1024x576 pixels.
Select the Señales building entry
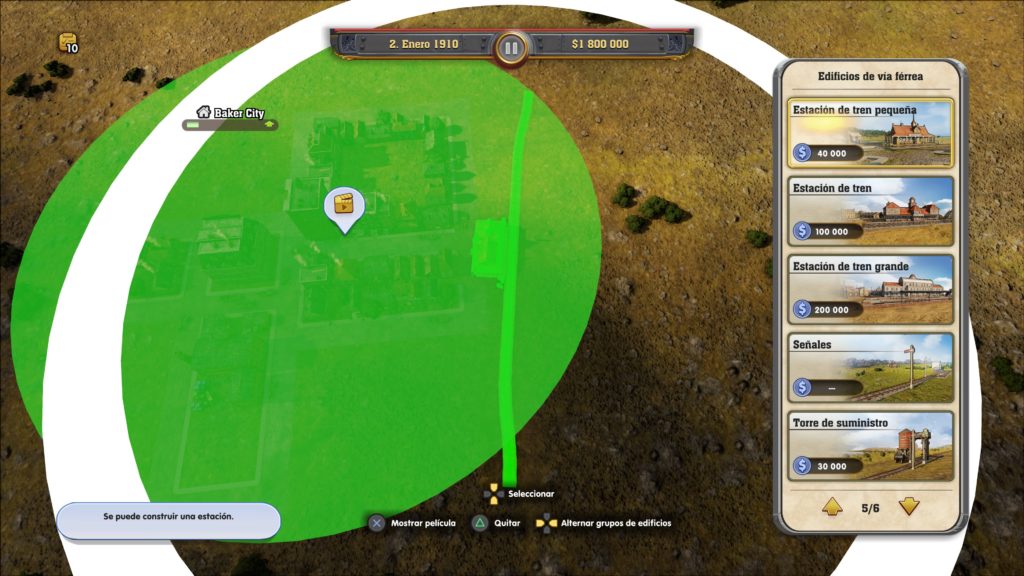pyautogui.click(x=870, y=367)
